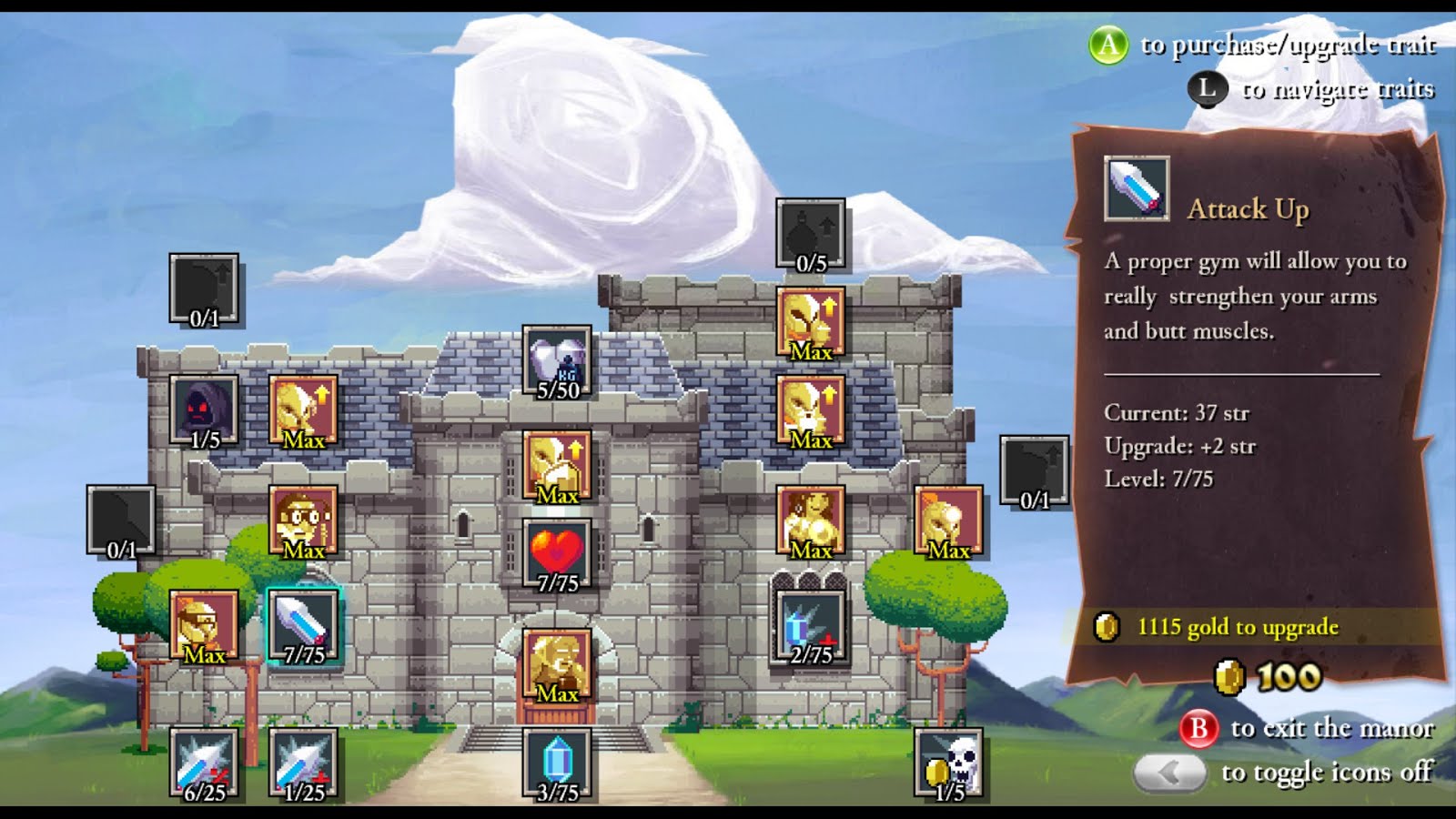Screen dimensions: 1456x819
Task: Pick the blue crystal trait at 3/75
Action: coord(557,763)
